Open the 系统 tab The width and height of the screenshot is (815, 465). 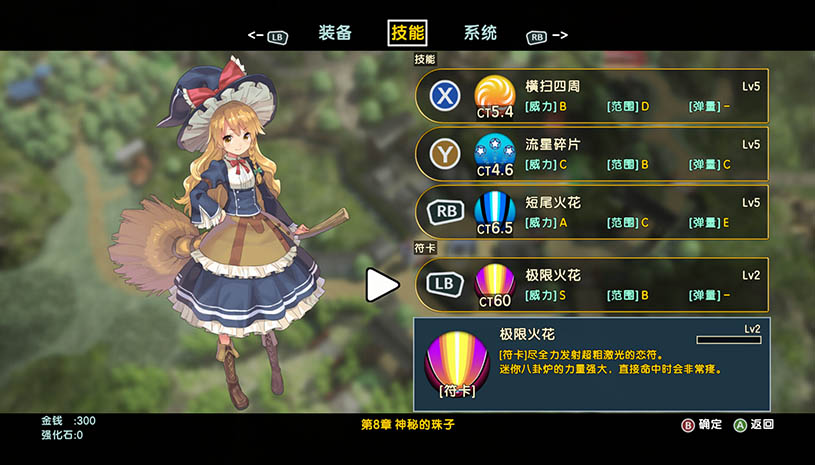480,33
